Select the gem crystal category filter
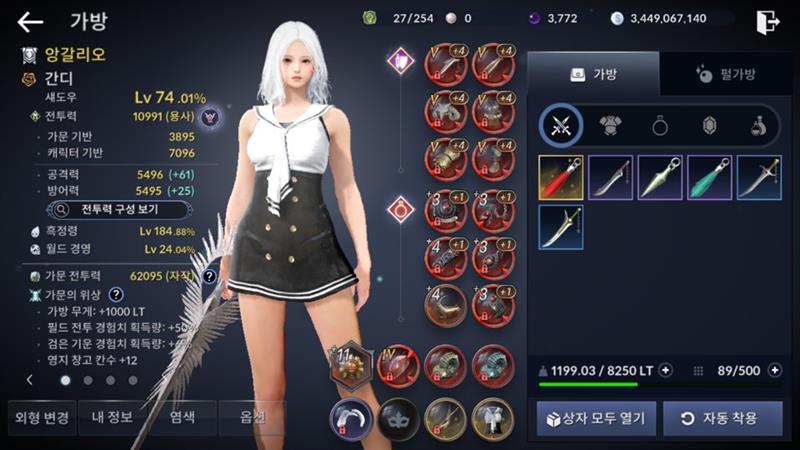The height and width of the screenshot is (450, 800). click(710, 126)
